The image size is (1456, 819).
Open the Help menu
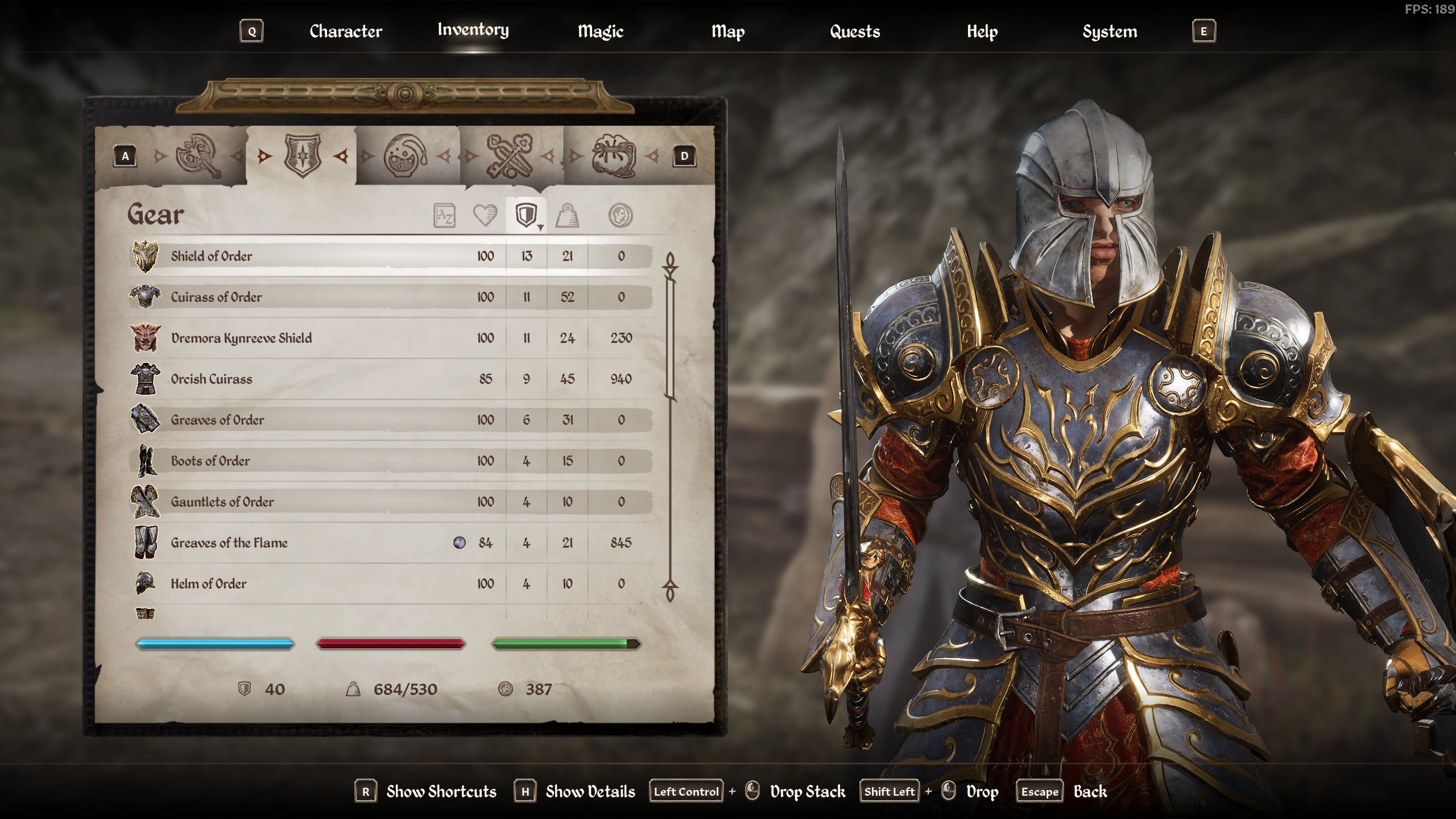pos(982,31)
